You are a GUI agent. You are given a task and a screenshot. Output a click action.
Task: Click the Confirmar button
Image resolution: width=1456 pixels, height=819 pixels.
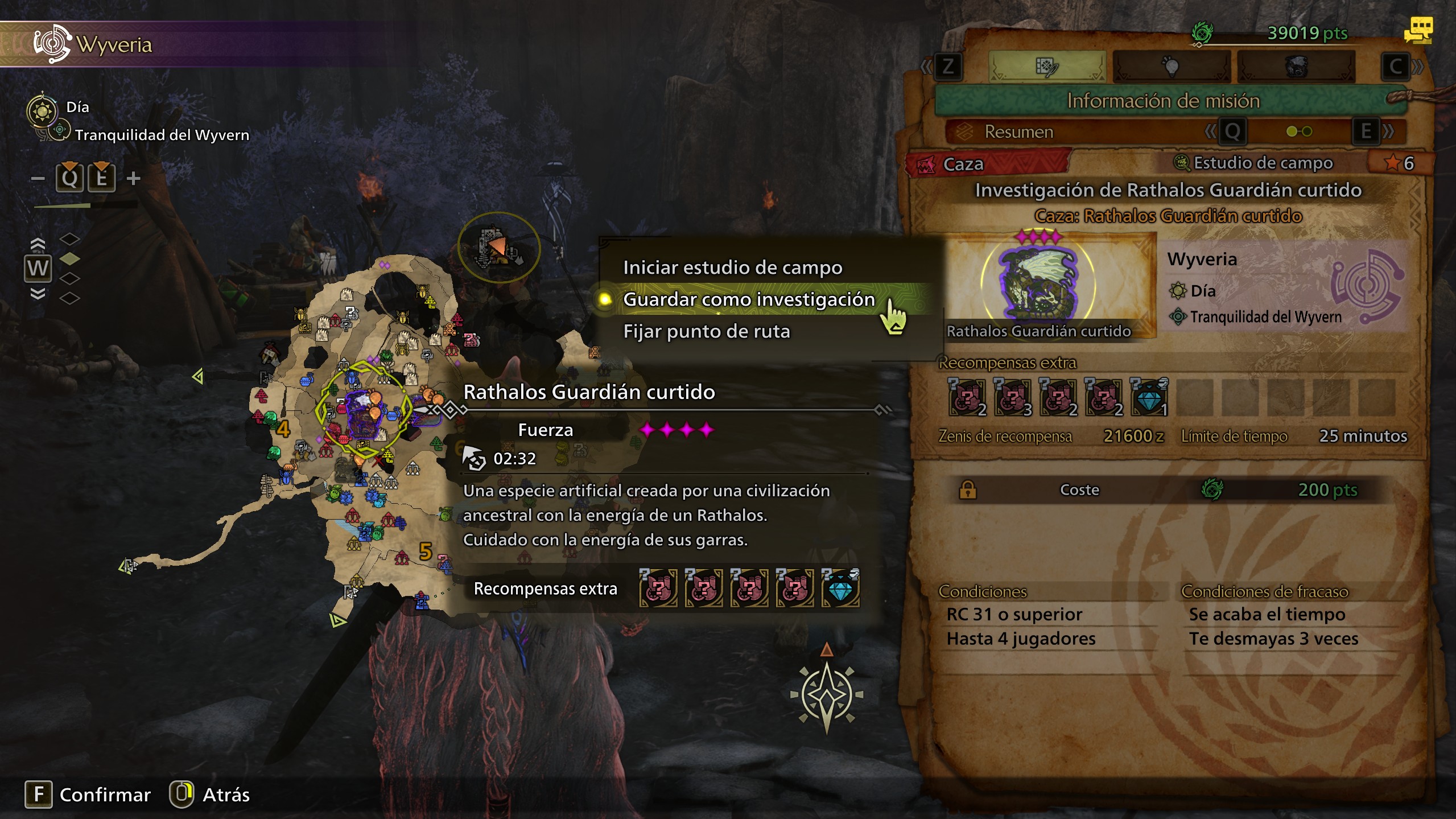(88, 795)
